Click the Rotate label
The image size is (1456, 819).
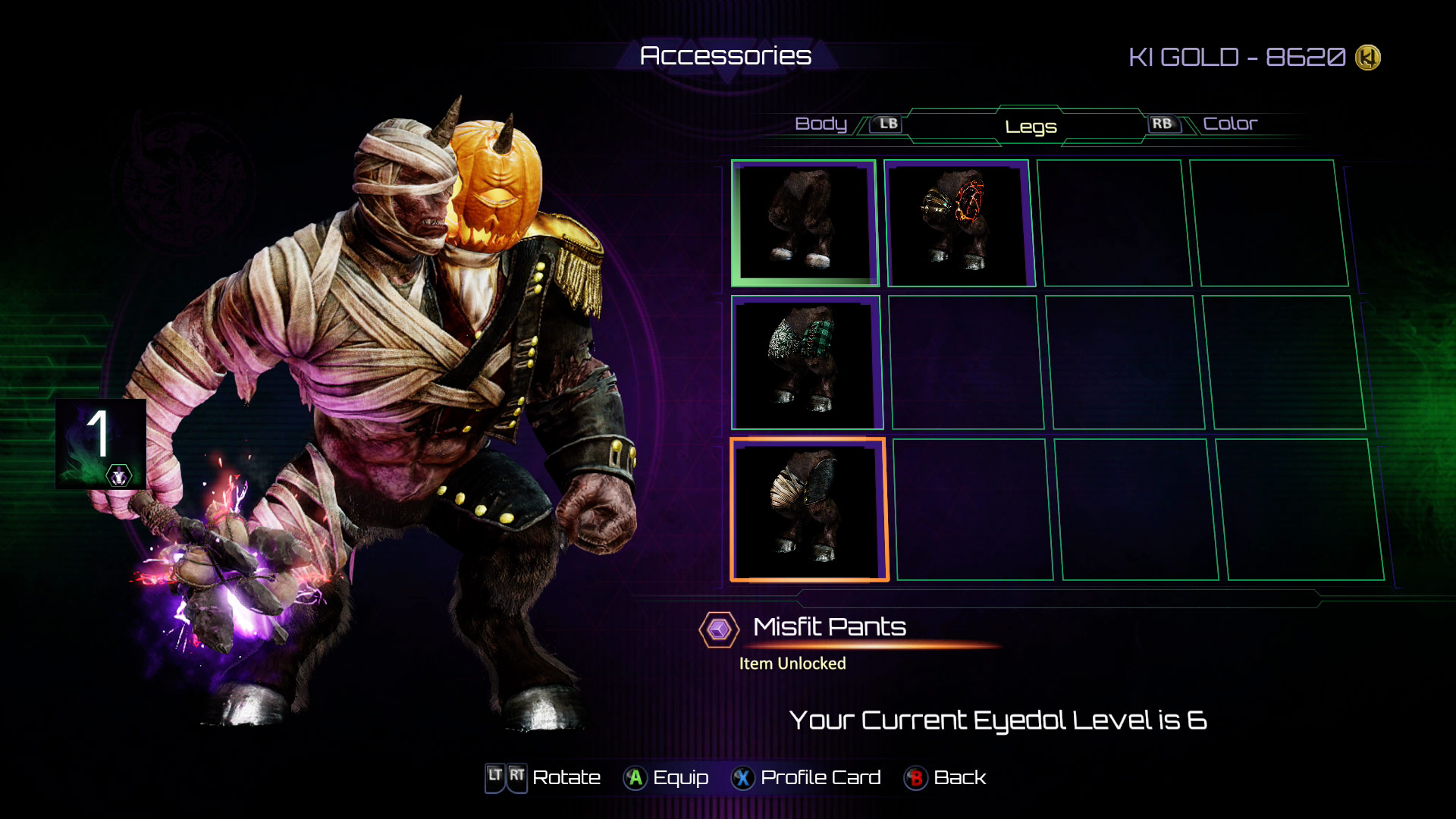click(x=566, y=777)
